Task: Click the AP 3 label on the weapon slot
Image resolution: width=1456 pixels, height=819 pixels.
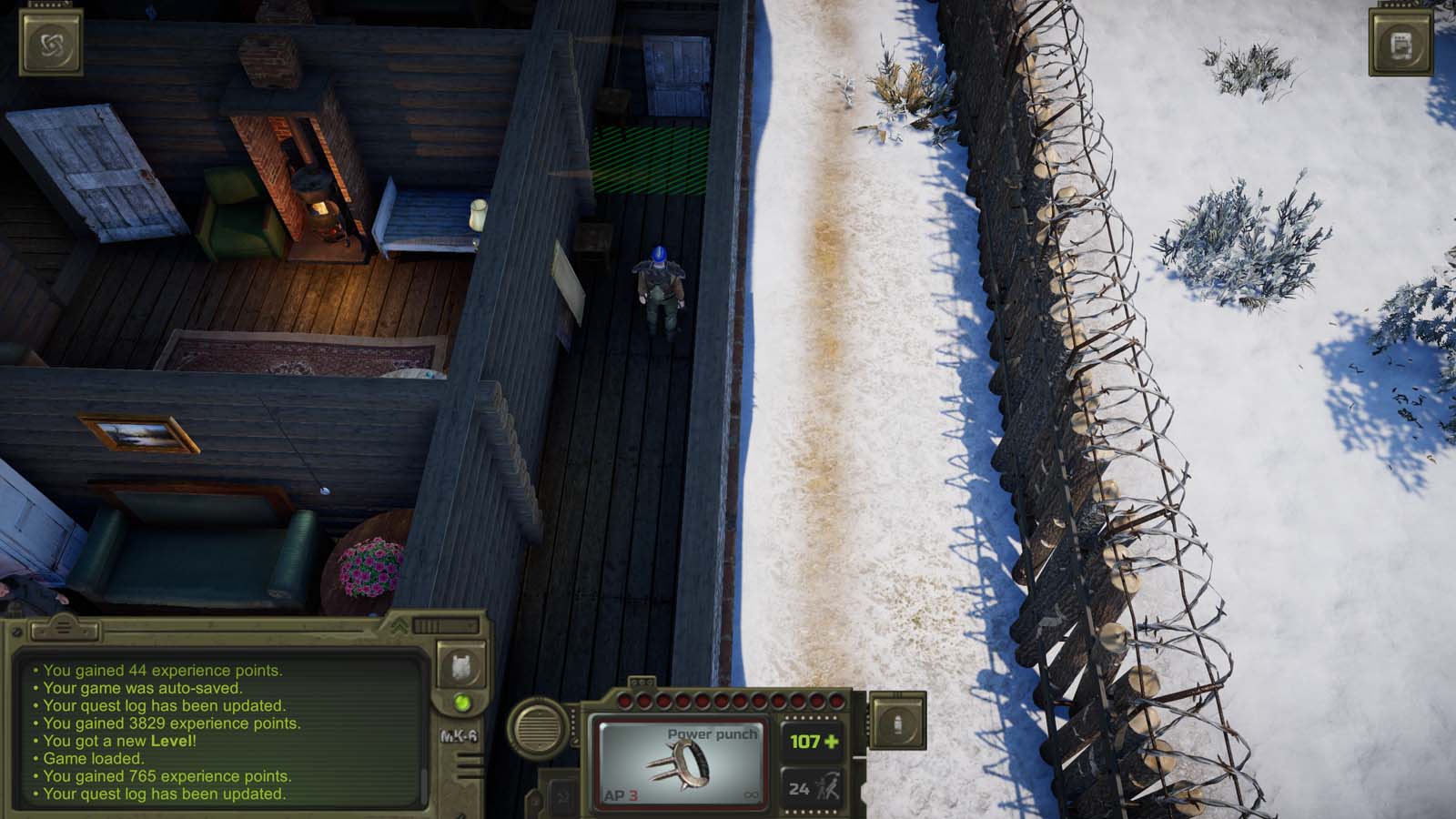Action: [622, 794]
